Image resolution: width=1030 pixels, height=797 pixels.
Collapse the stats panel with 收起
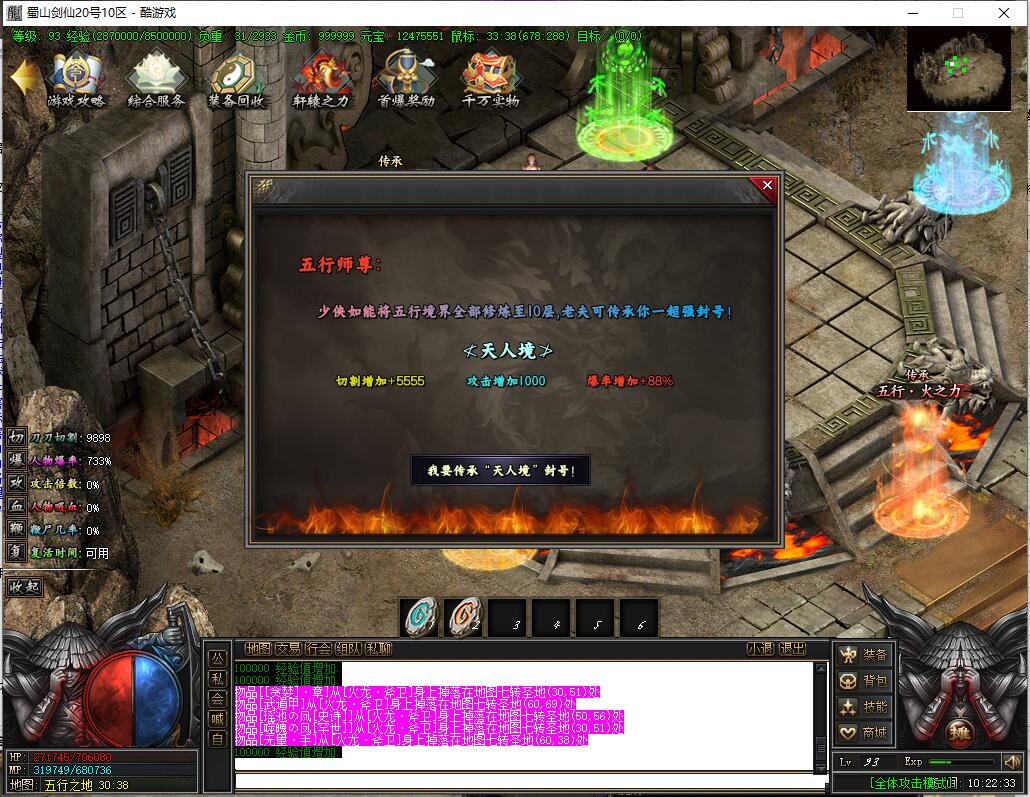pos(25,586)
